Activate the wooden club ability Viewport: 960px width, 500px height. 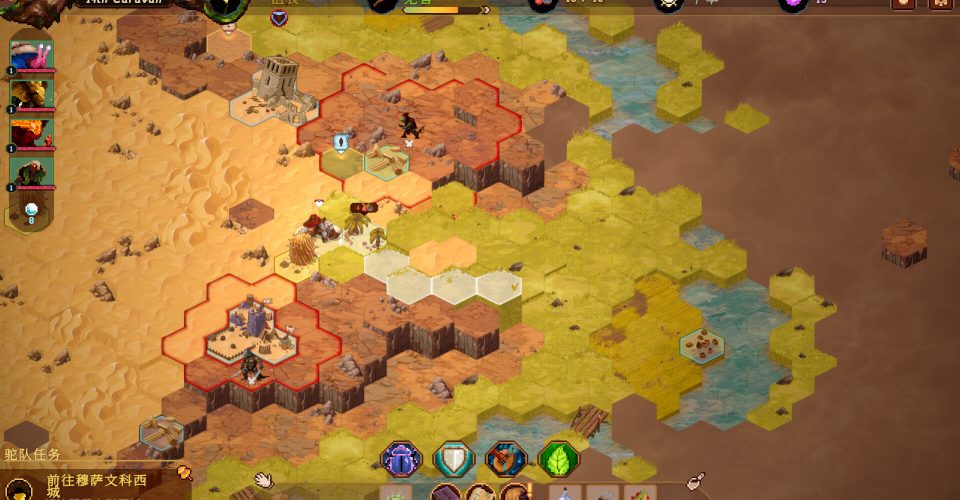click(x=505, y=459)
